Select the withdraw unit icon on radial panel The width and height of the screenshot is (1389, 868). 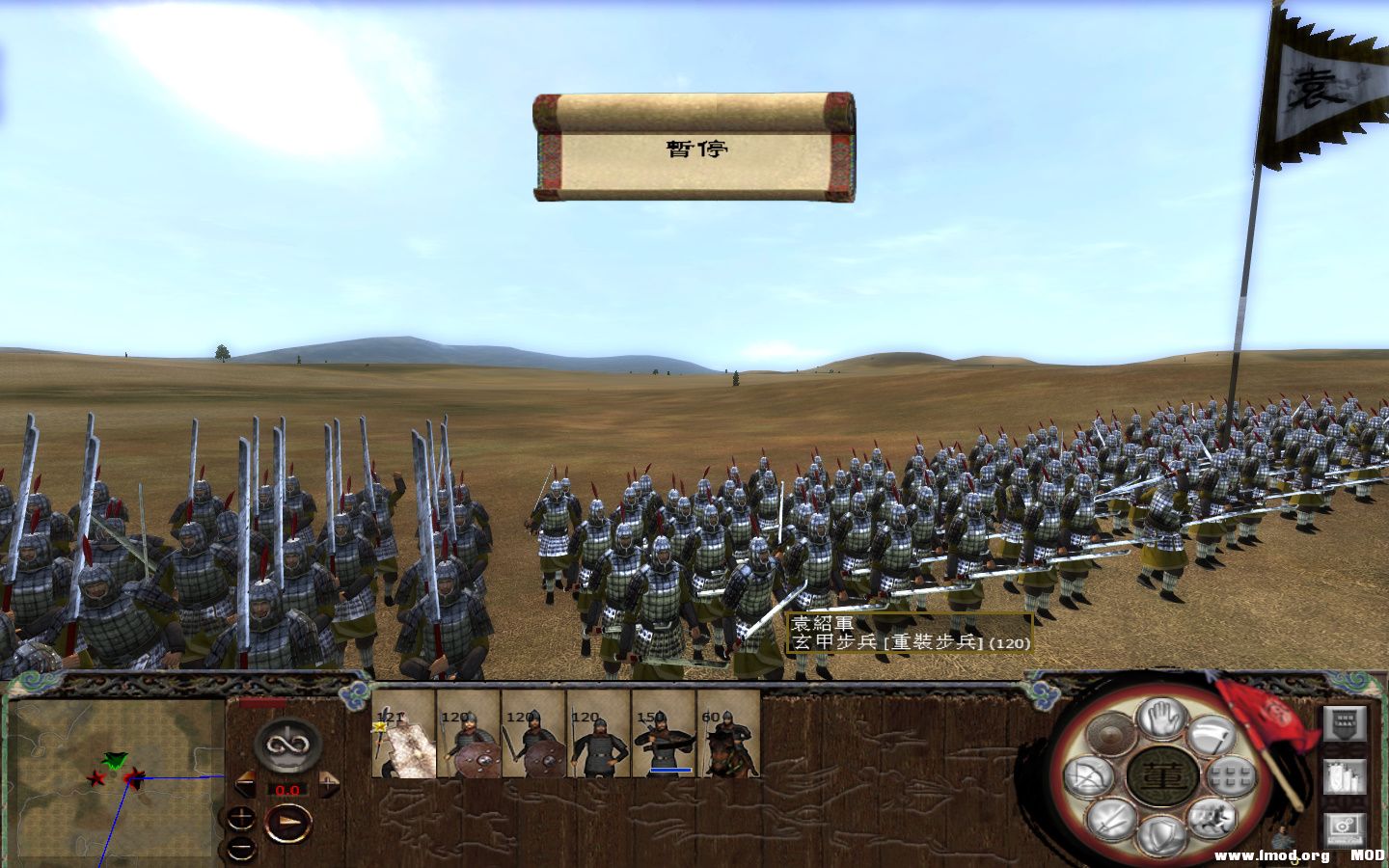point(1211,735)
